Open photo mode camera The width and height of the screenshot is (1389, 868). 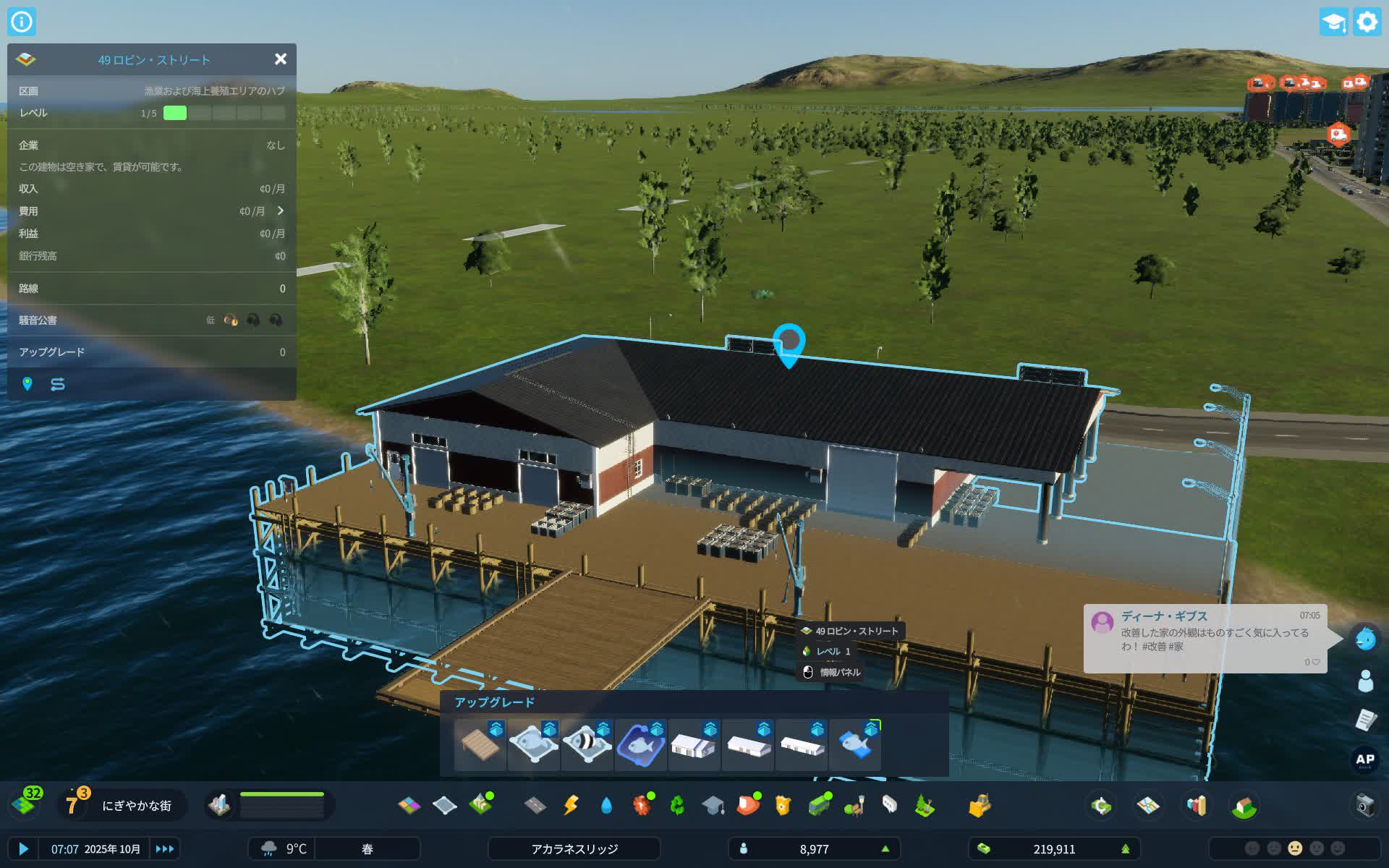[1365, 805]
